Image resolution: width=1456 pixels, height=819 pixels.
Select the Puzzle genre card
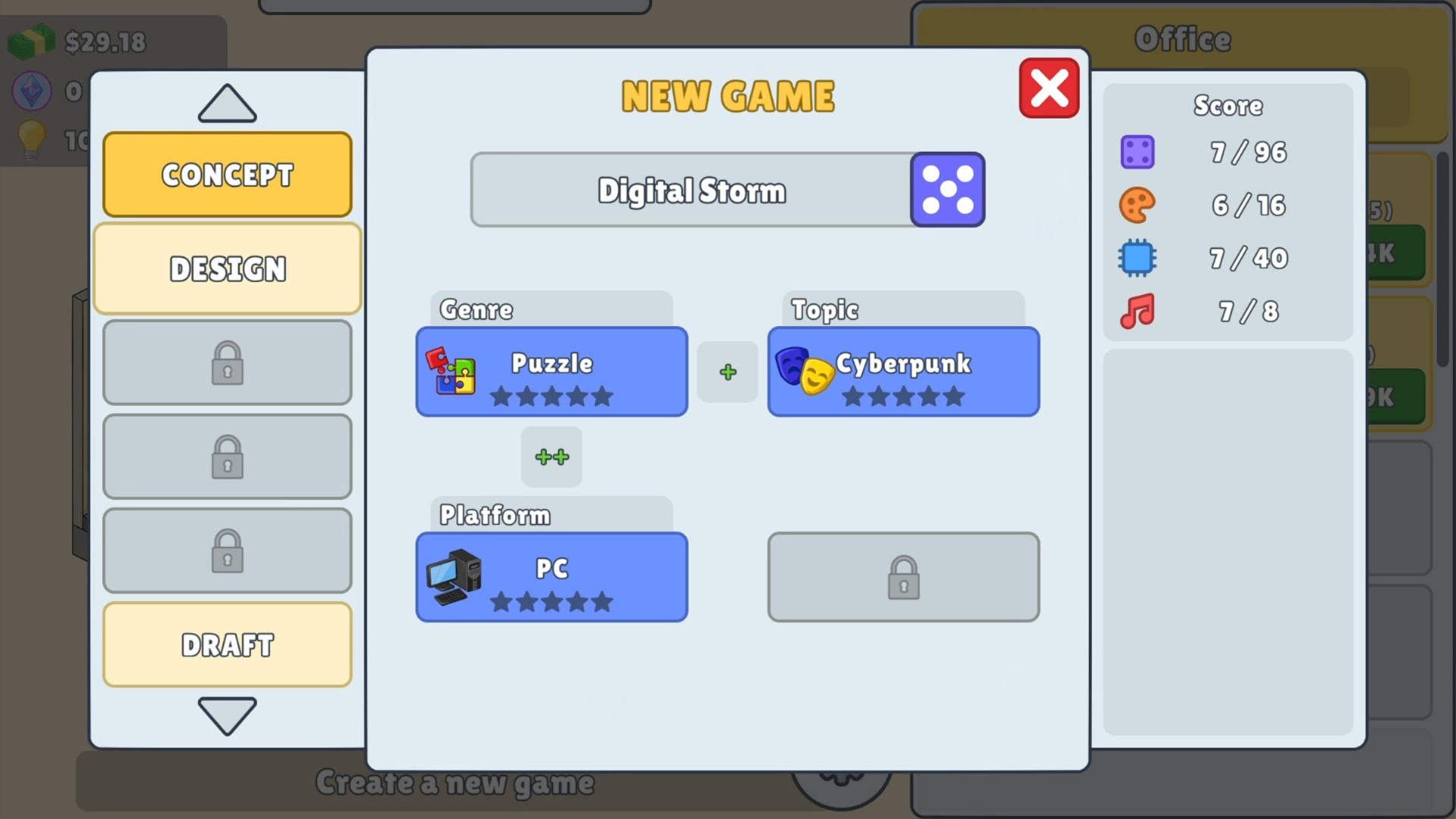click(551, 372)
